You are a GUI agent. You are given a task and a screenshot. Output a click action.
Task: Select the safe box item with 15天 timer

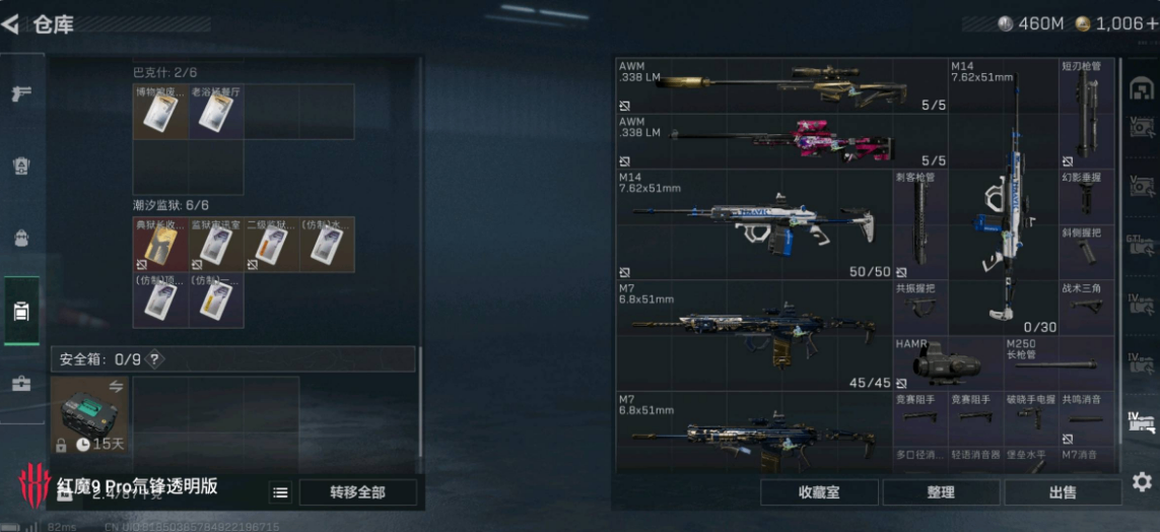point(90,414)
